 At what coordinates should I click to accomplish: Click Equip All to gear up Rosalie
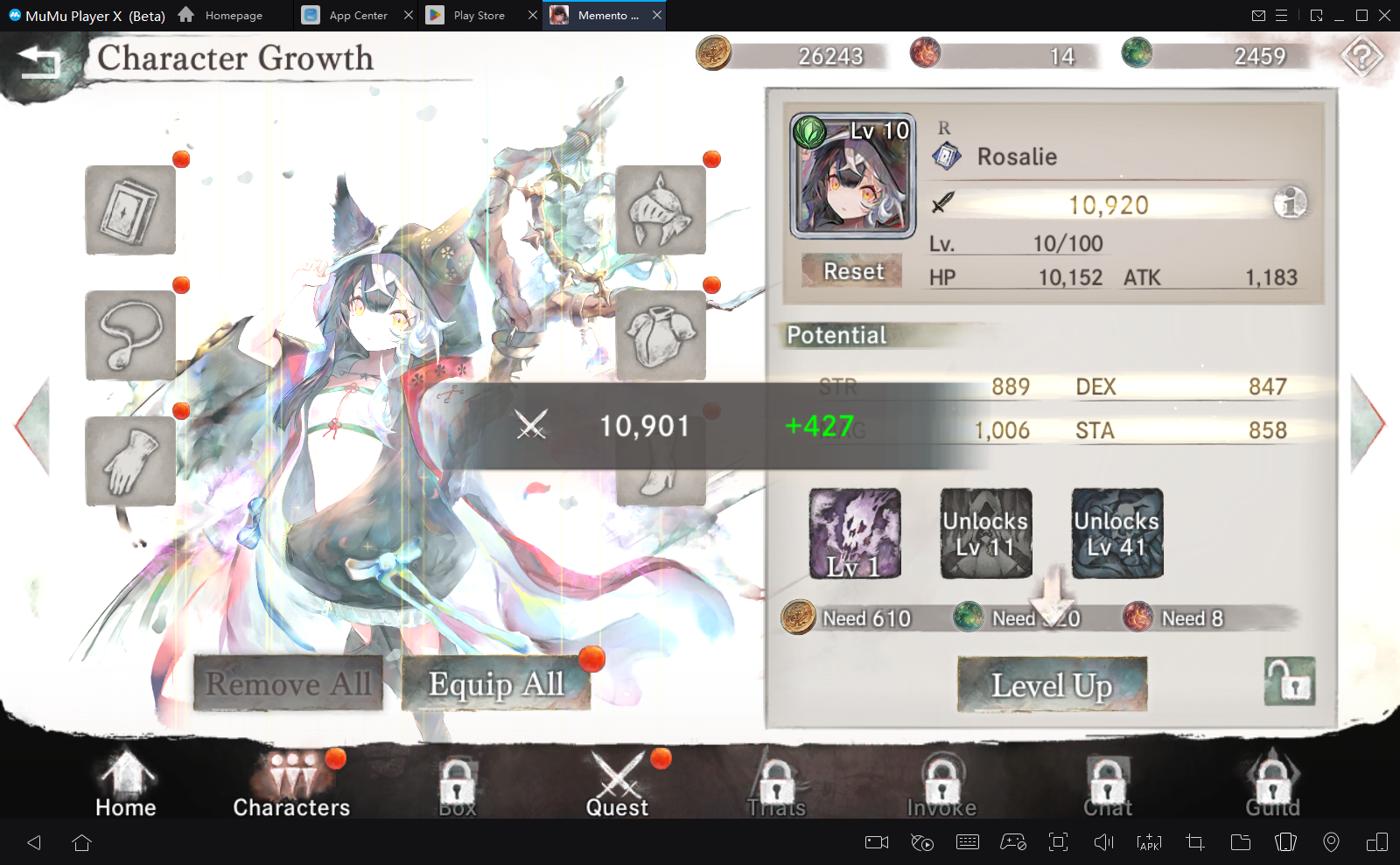495,685
